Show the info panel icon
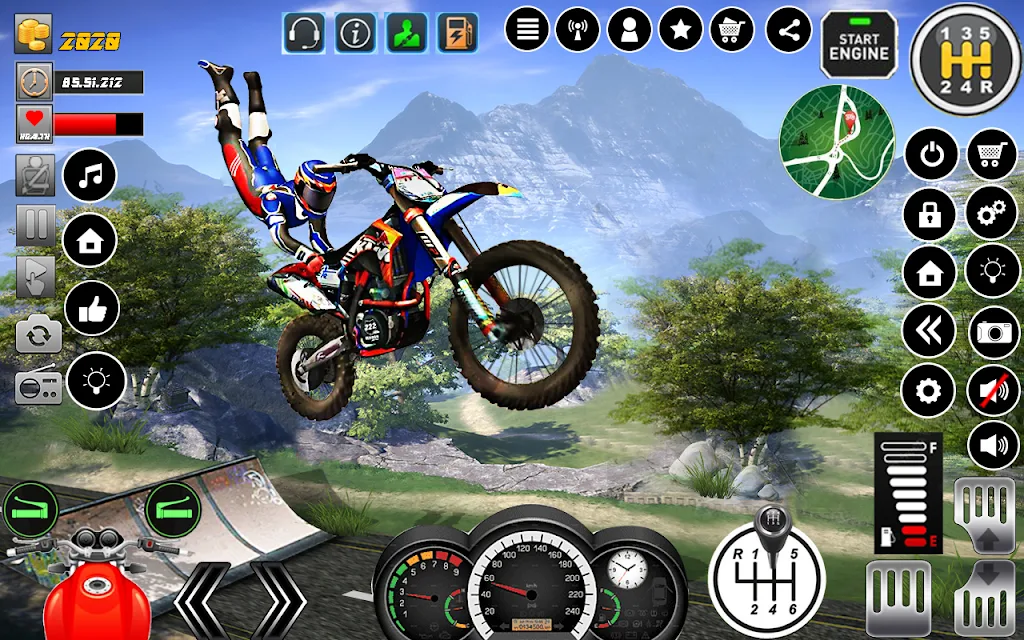 pos(355,33)
